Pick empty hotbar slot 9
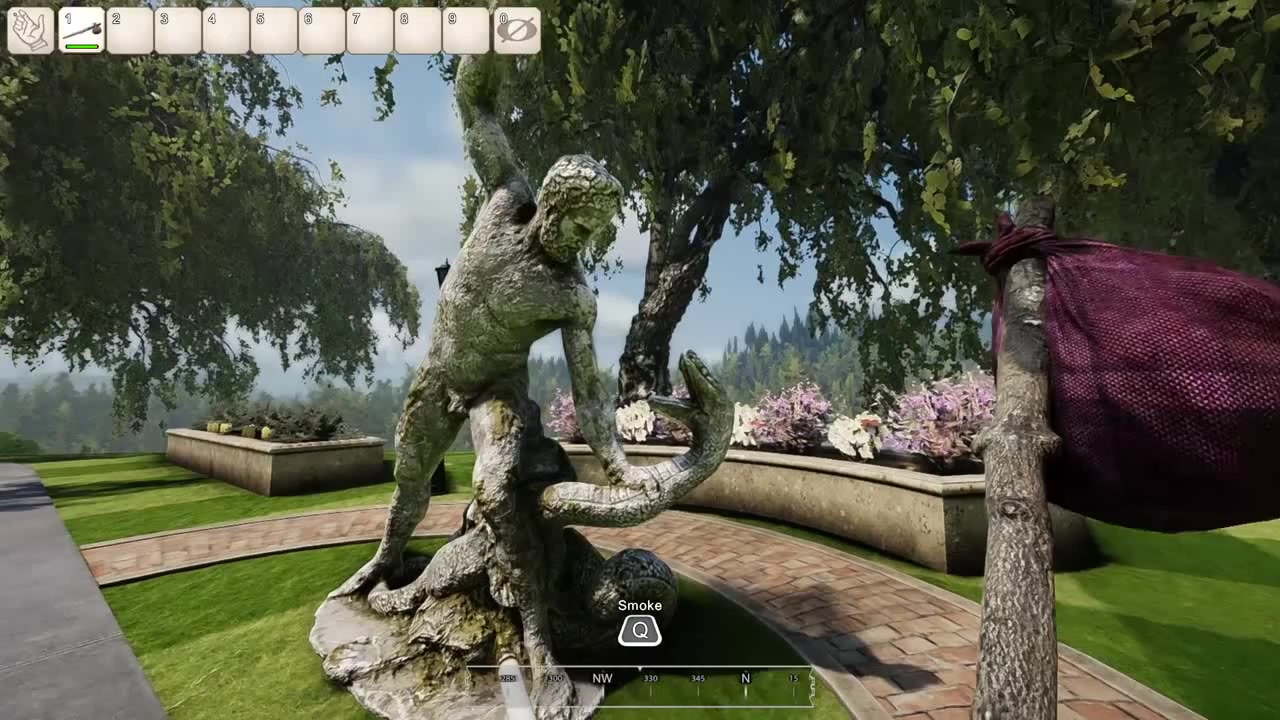This screenshot has width=1280, height=720. coord(467,30)
